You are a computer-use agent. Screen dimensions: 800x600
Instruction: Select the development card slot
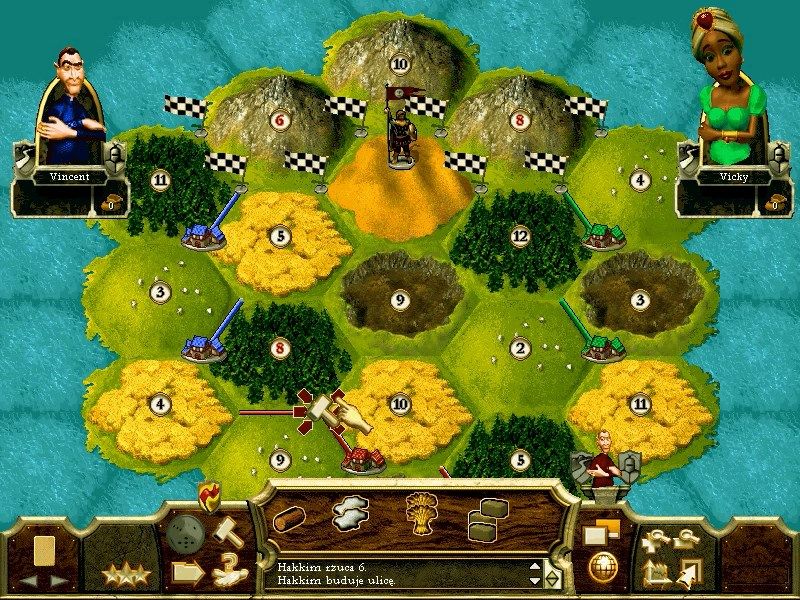tap(44, 550)
